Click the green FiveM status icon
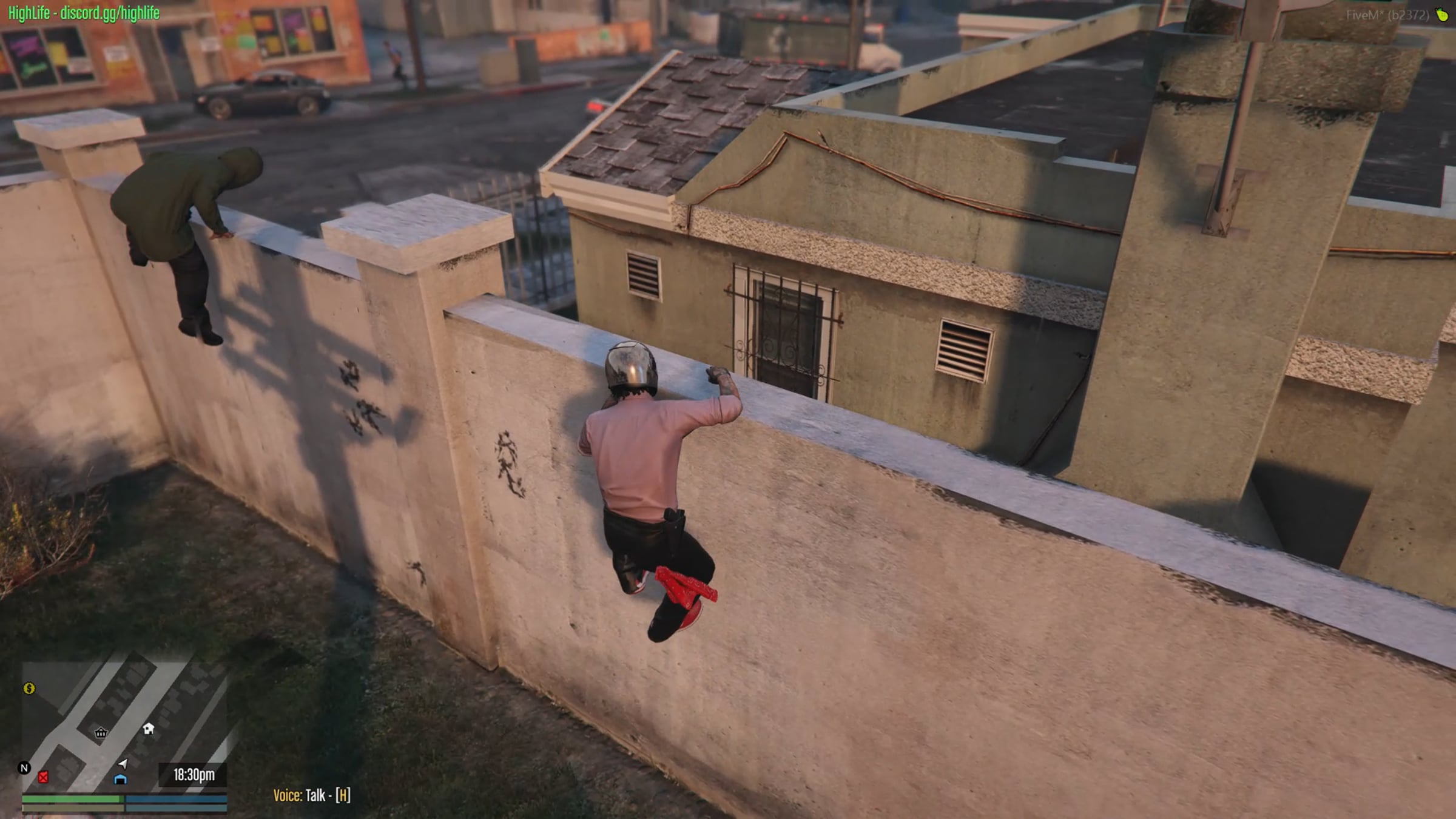 [x=1442, y=15]
